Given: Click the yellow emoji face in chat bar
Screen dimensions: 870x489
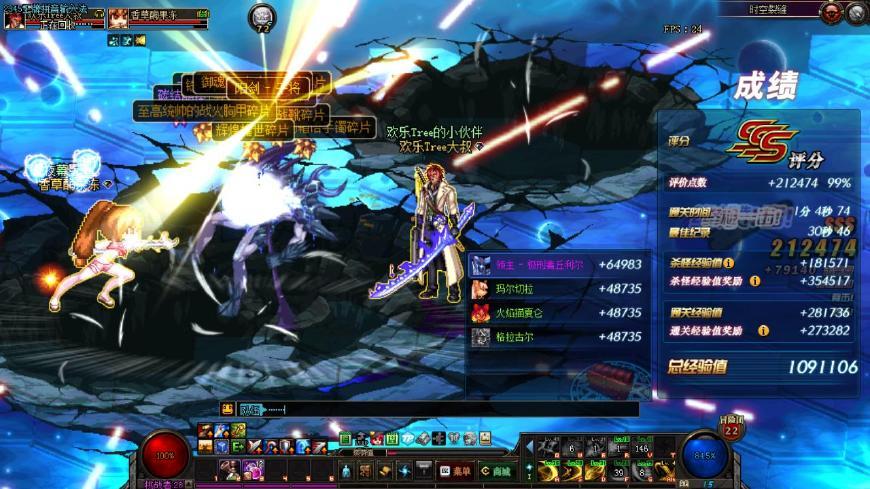Looking at the screenshot, I should pyautogui.click(x=228, y=409).
